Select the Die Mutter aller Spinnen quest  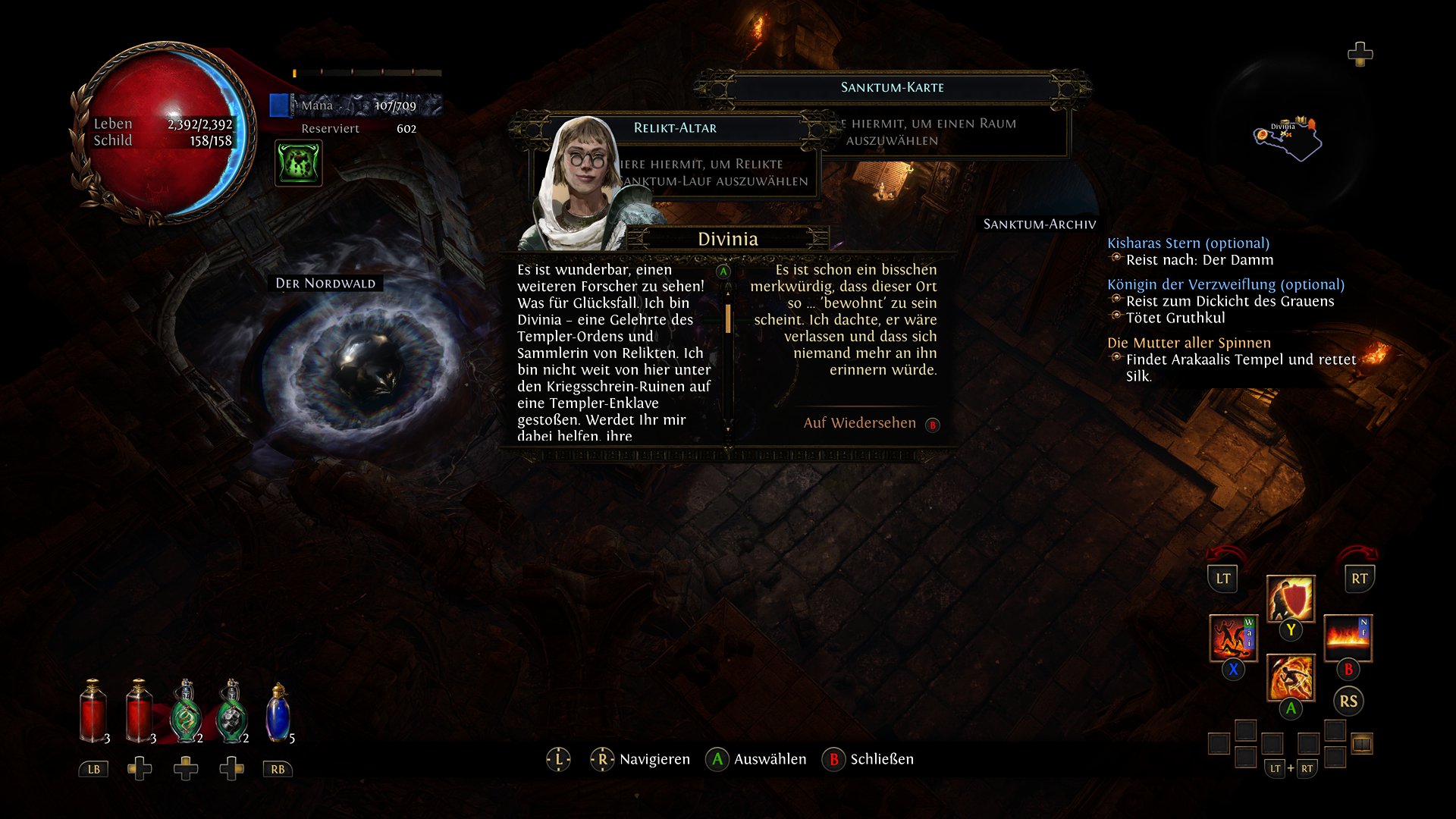tap(1188, 343)
